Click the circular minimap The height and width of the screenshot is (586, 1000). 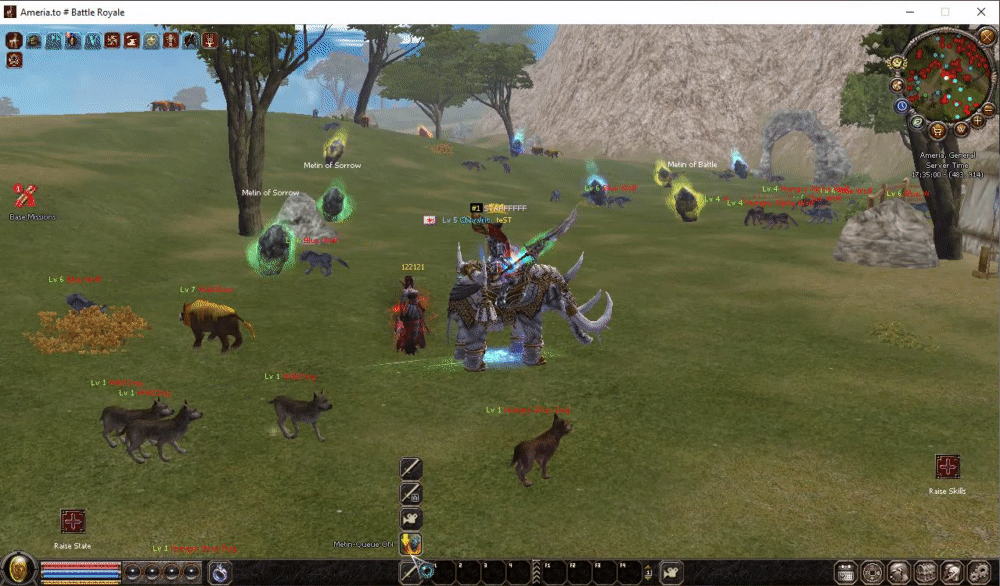[943, 76]
